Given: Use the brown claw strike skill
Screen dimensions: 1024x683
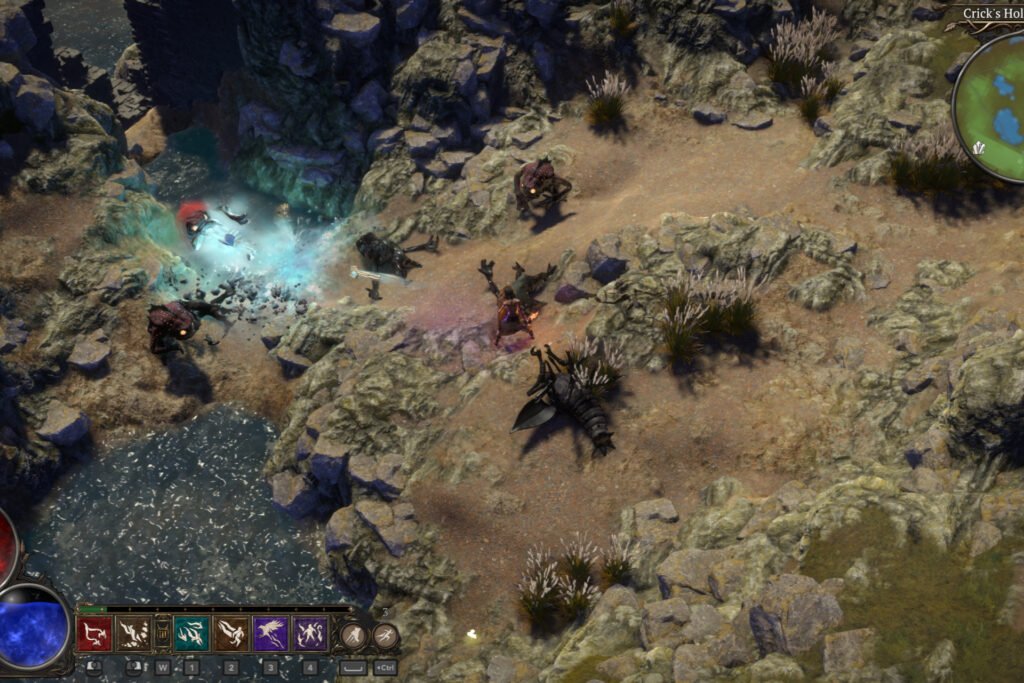Looking at the screenshot, I should (133, 633).
